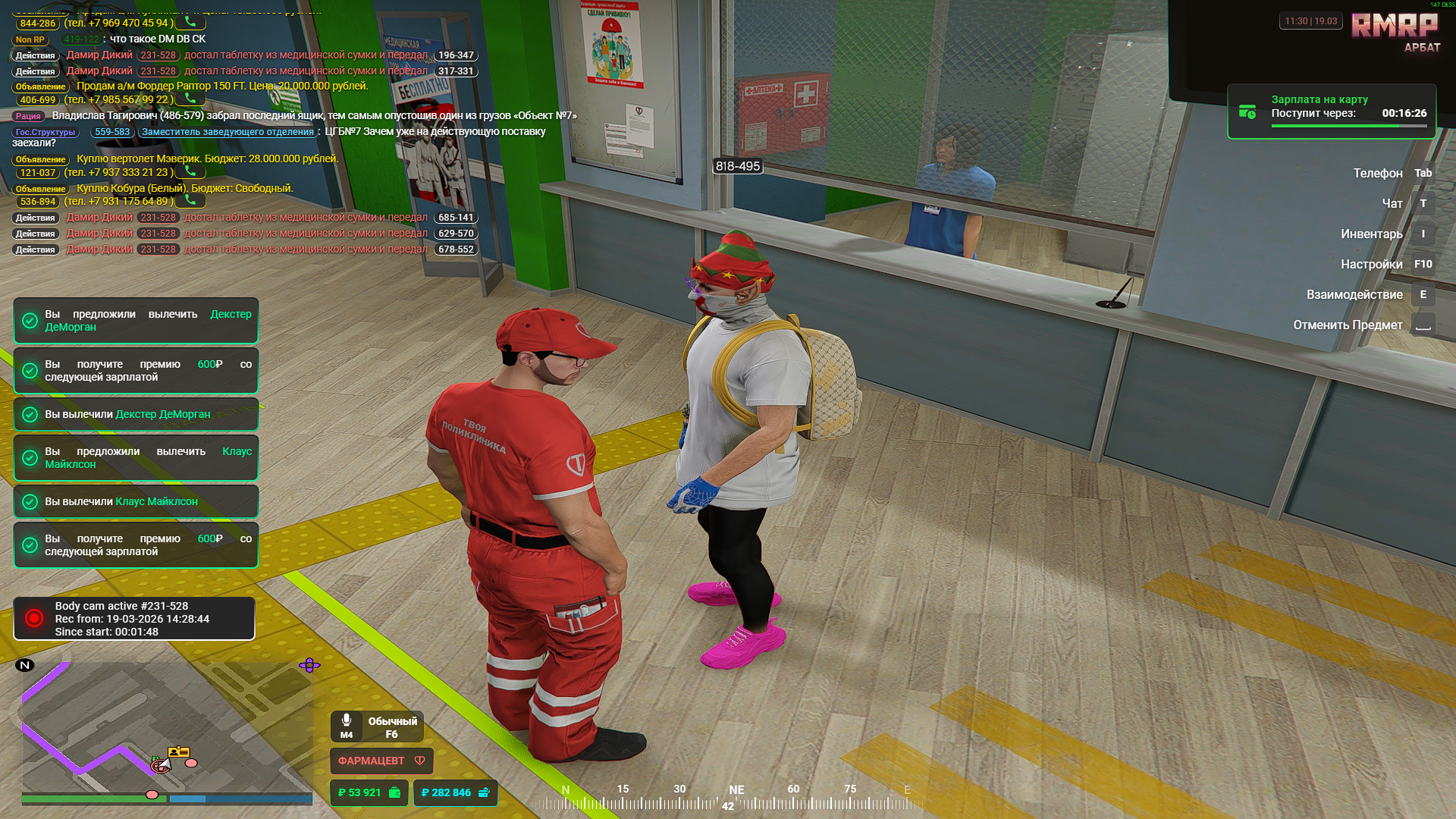Call the Ford Raptor seller's phone icon
The image size is (1456, 819).
[x=190, y=99]
